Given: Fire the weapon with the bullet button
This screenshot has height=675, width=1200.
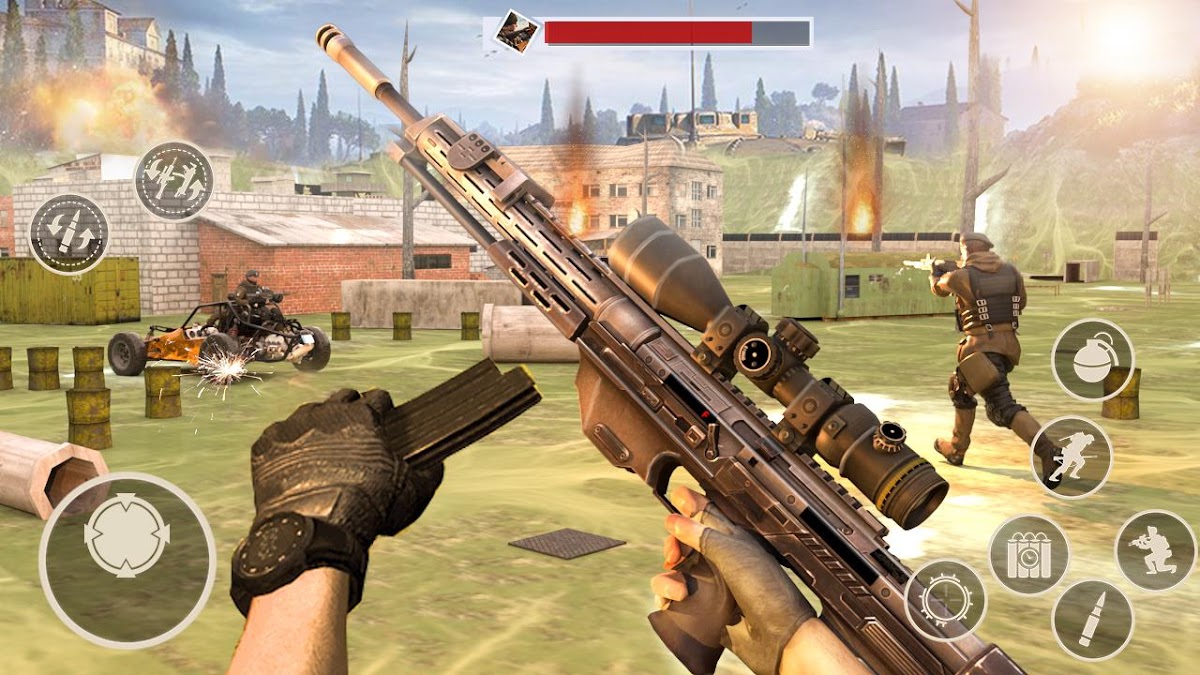Looking at the screenshot, I should (x=1092, y=621).
